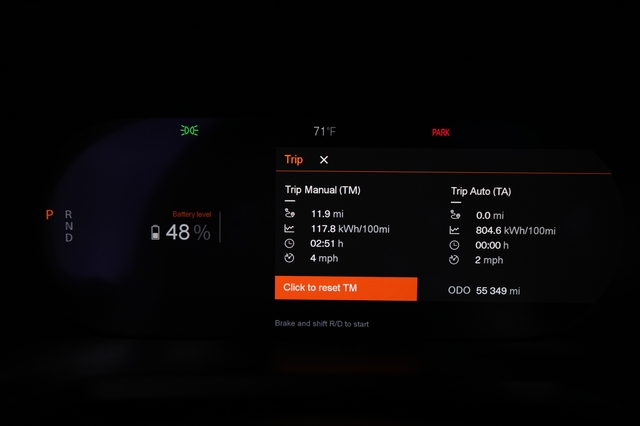This screenshot has height=426, width=640.
Task: Select the Trip tab header
Action: [x=293, y=160]
